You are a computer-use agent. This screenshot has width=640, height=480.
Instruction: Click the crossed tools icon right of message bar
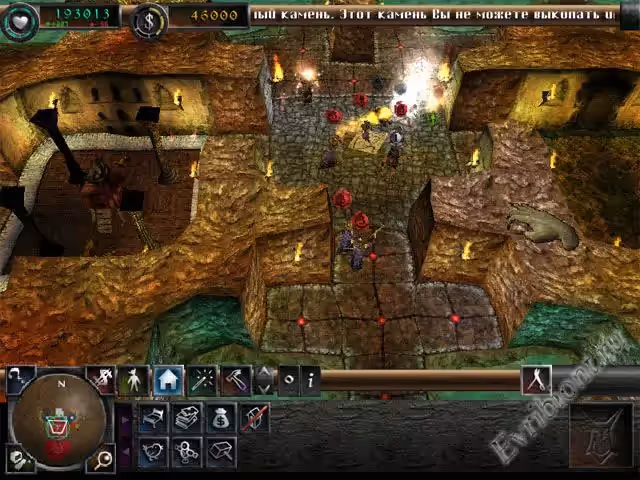[x=535, y=380]
